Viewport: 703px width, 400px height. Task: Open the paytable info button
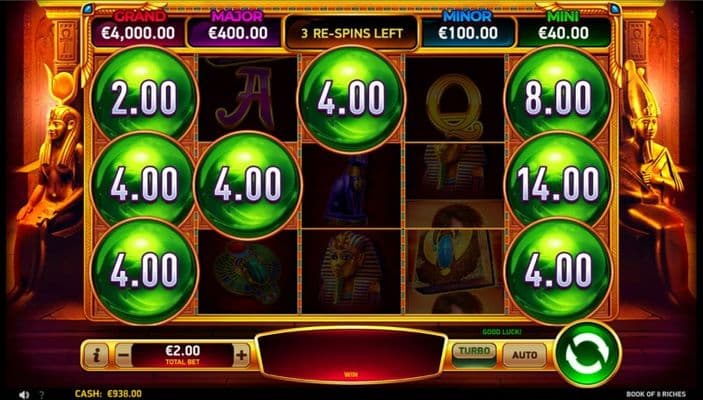tap(95, 354)
